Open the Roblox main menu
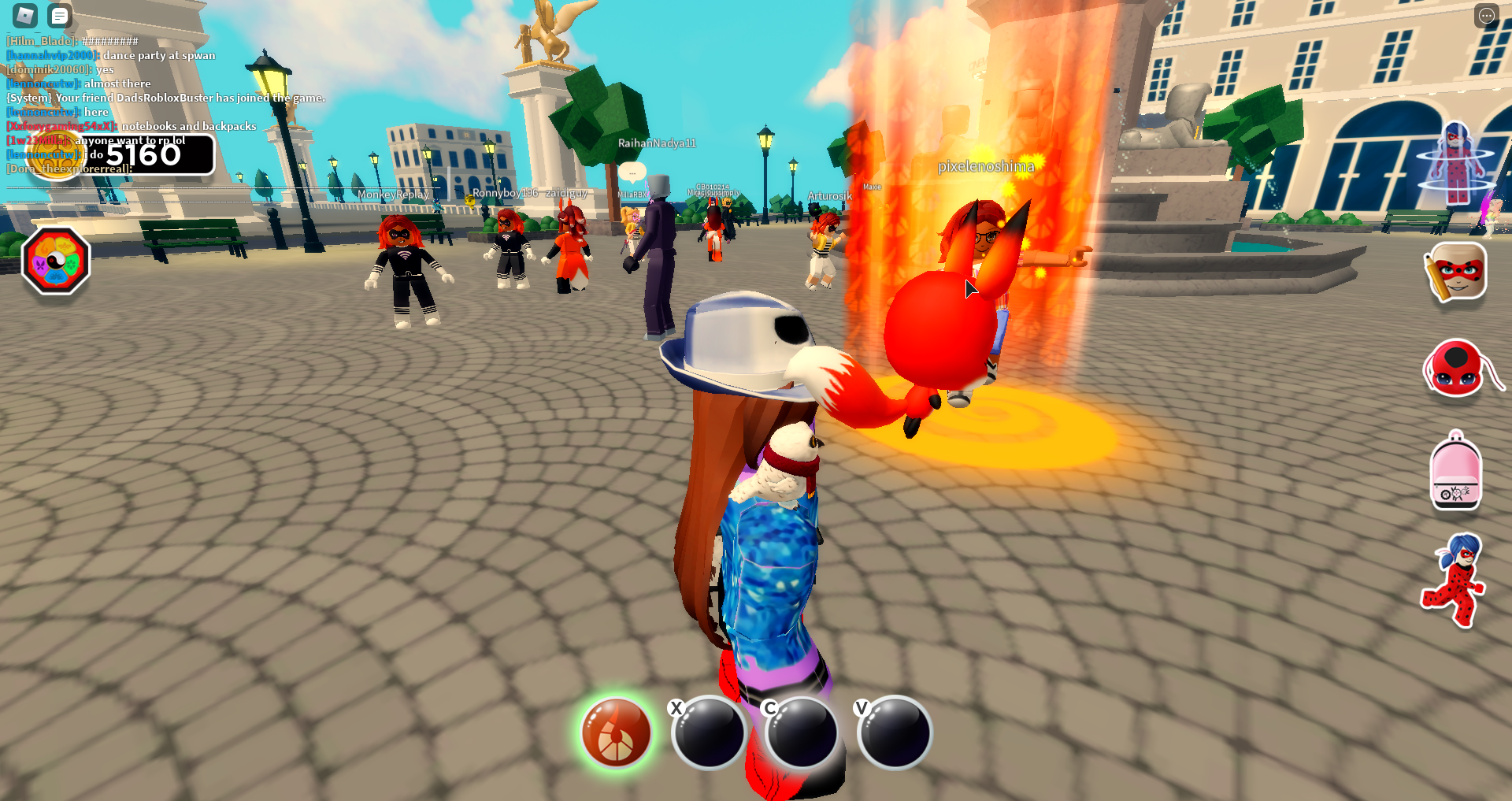This screenshot has width=1512, height=801. [x=25, y=15]
